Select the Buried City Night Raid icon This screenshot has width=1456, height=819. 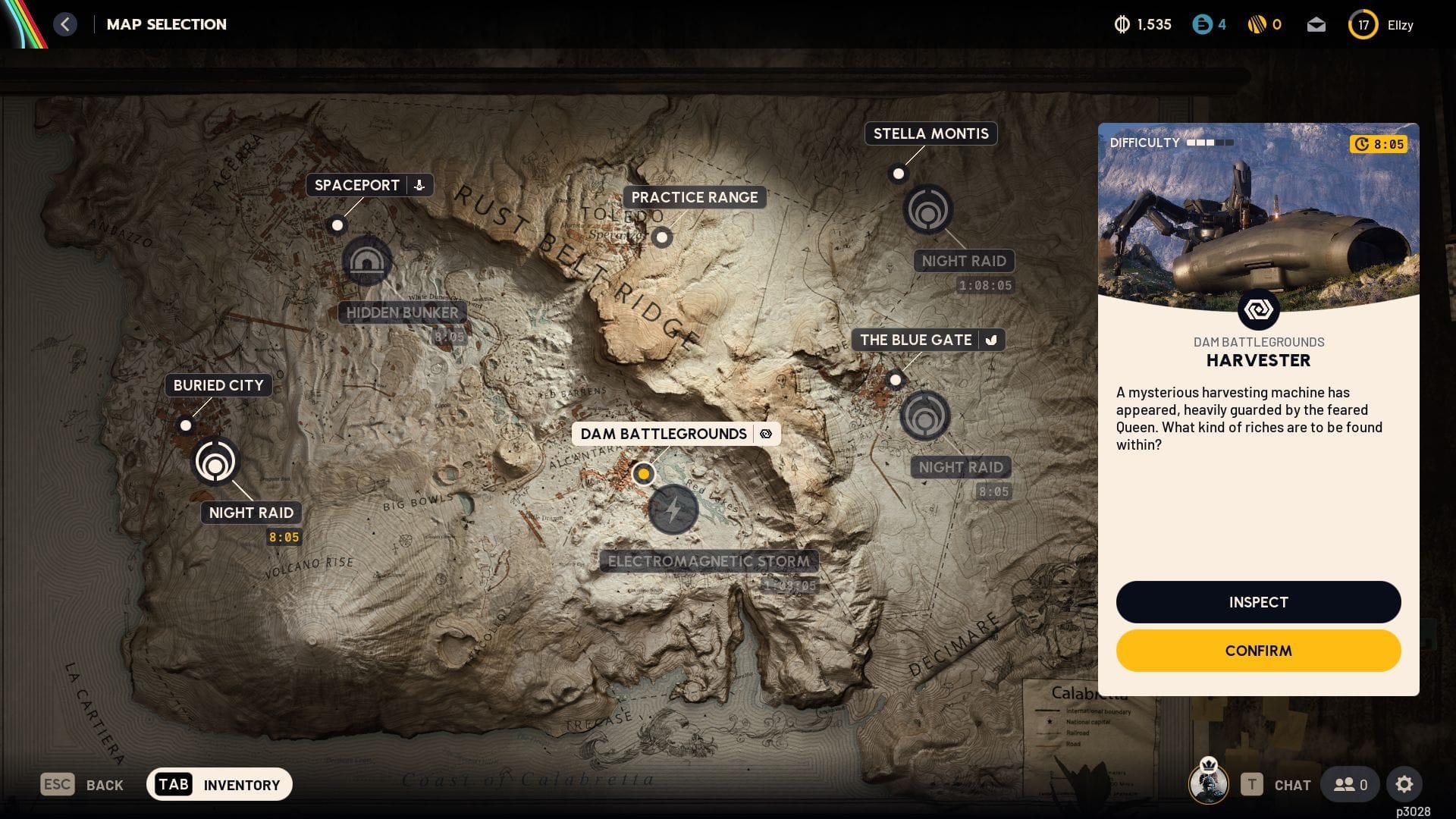[216, 460]
